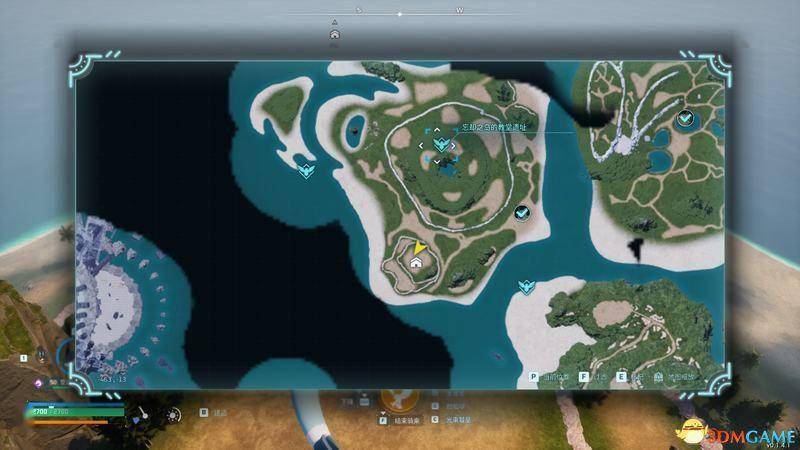Screen dimensions: 800x450
Task: Click the checkmark marker on the central island's east shore
Action: tap(521, 213)
